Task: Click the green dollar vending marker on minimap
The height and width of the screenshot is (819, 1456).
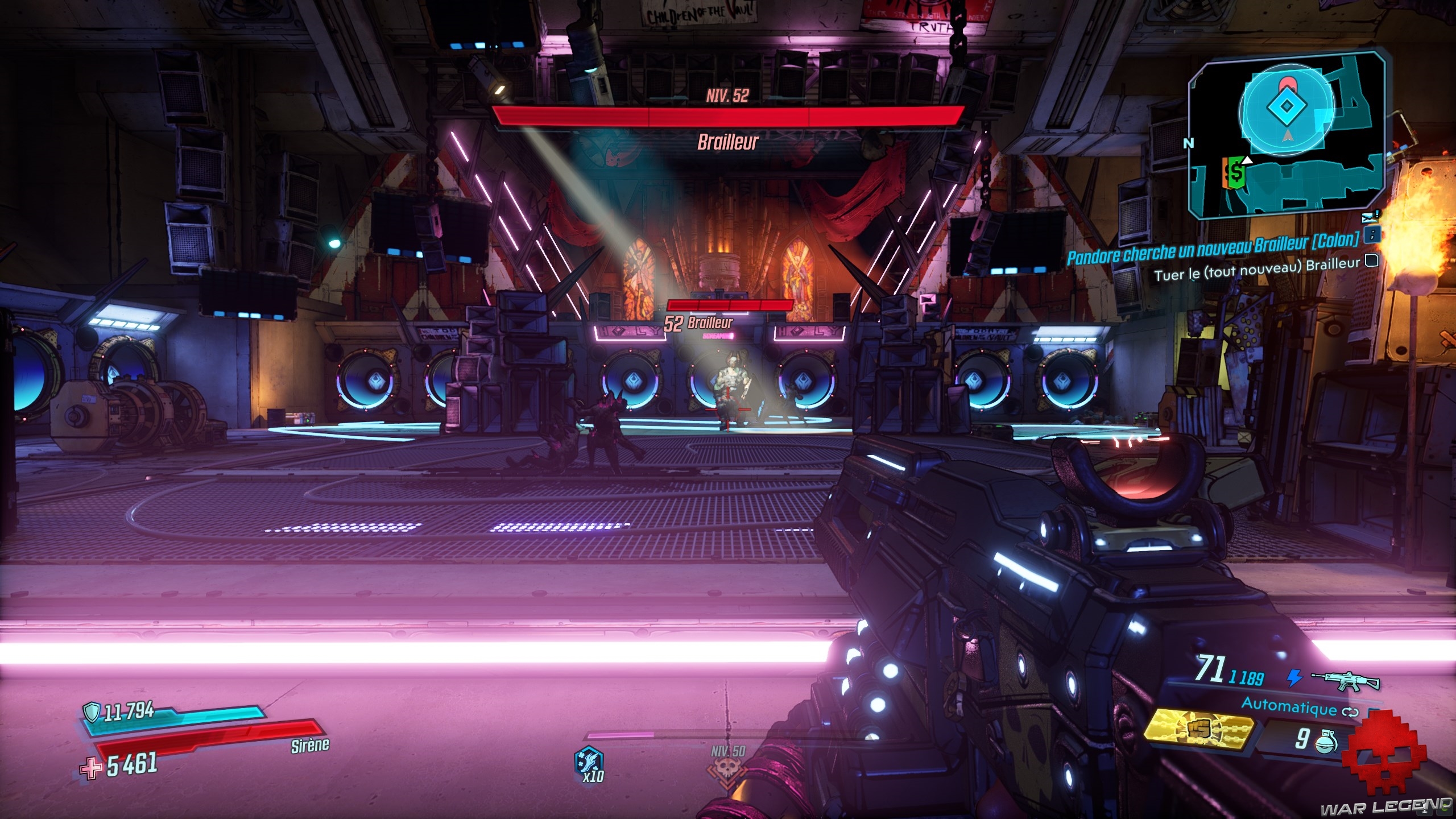Action: (x=1235, y=173)
